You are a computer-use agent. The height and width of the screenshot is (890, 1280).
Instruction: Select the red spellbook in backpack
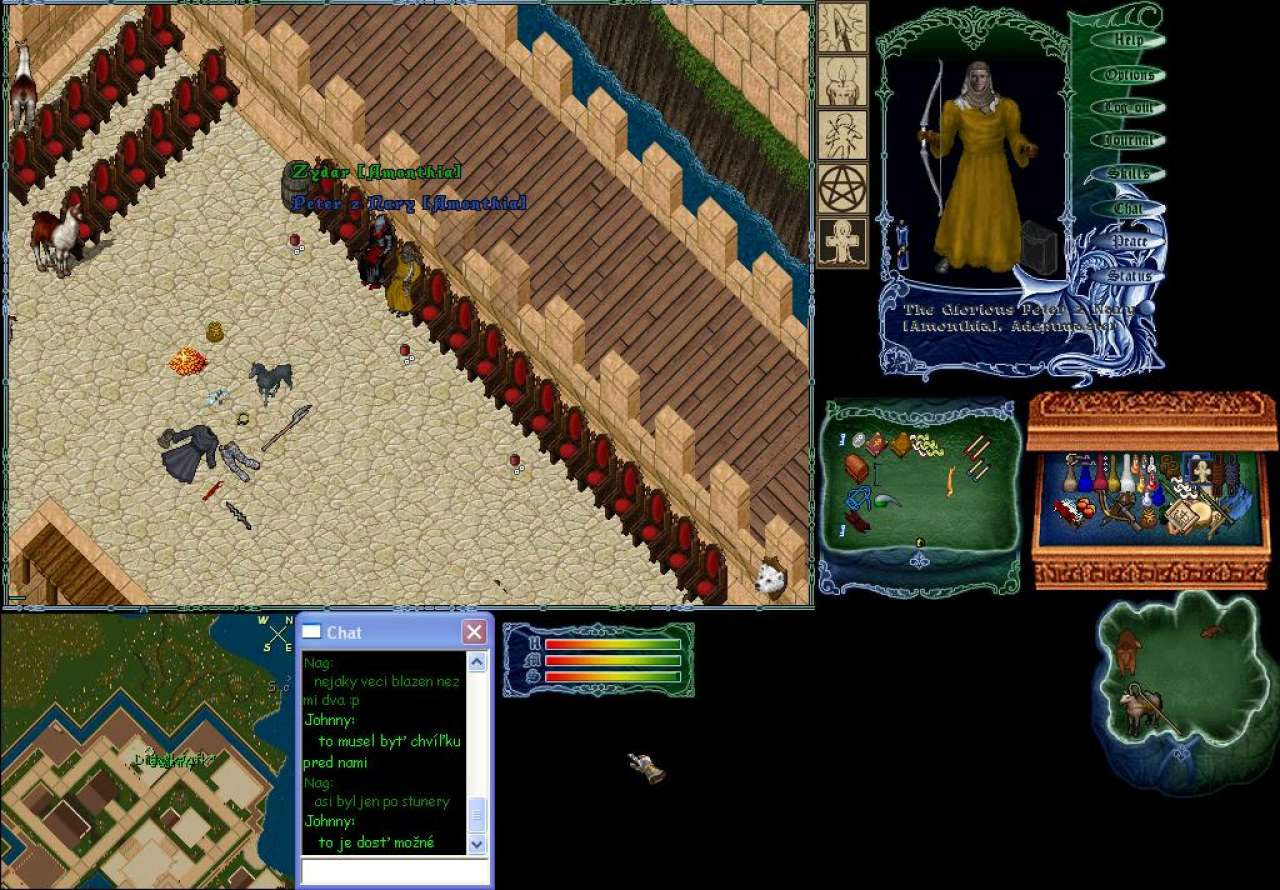tap(875, 444)
